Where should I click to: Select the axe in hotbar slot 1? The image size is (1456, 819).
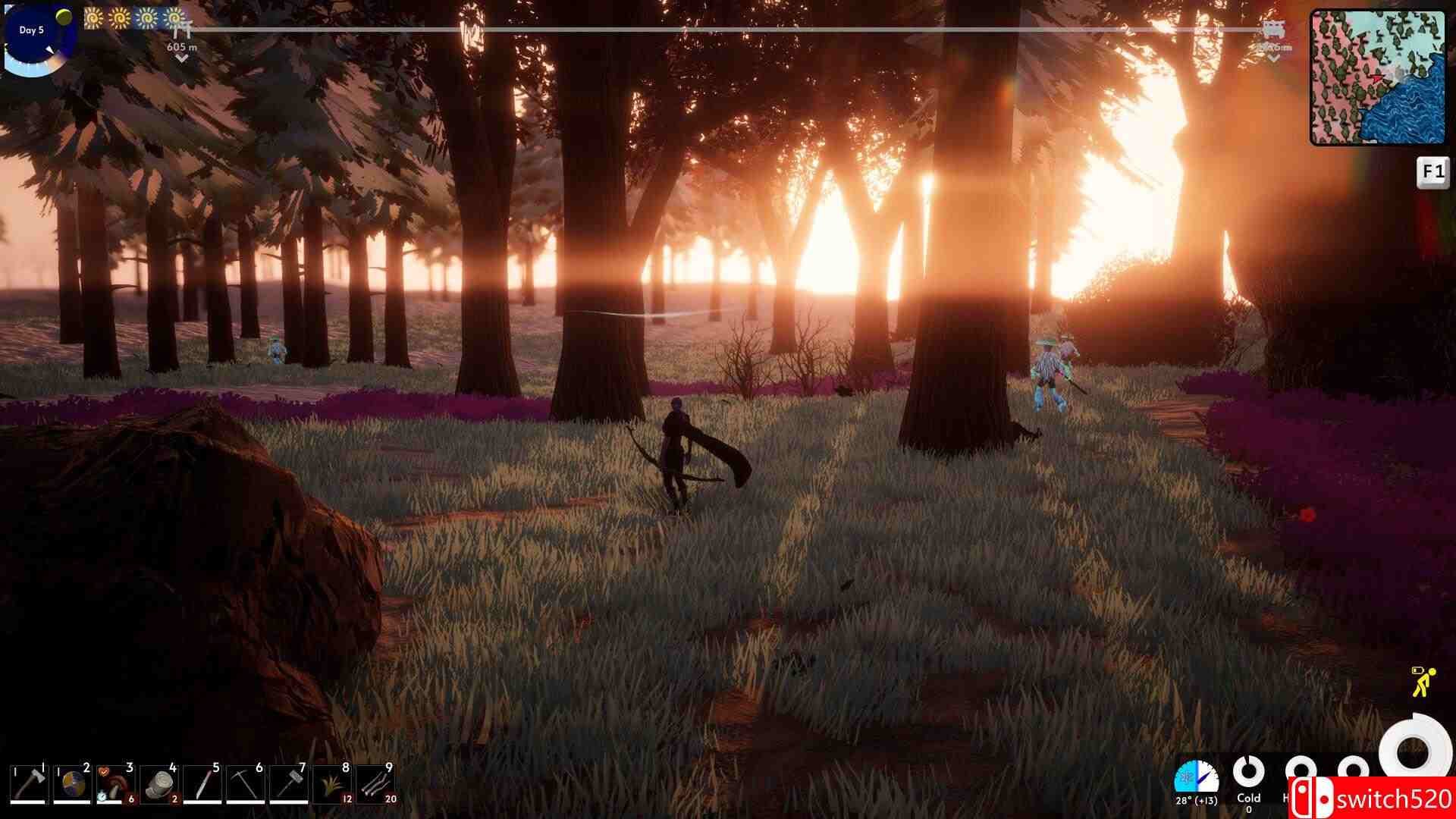[29, 783]
